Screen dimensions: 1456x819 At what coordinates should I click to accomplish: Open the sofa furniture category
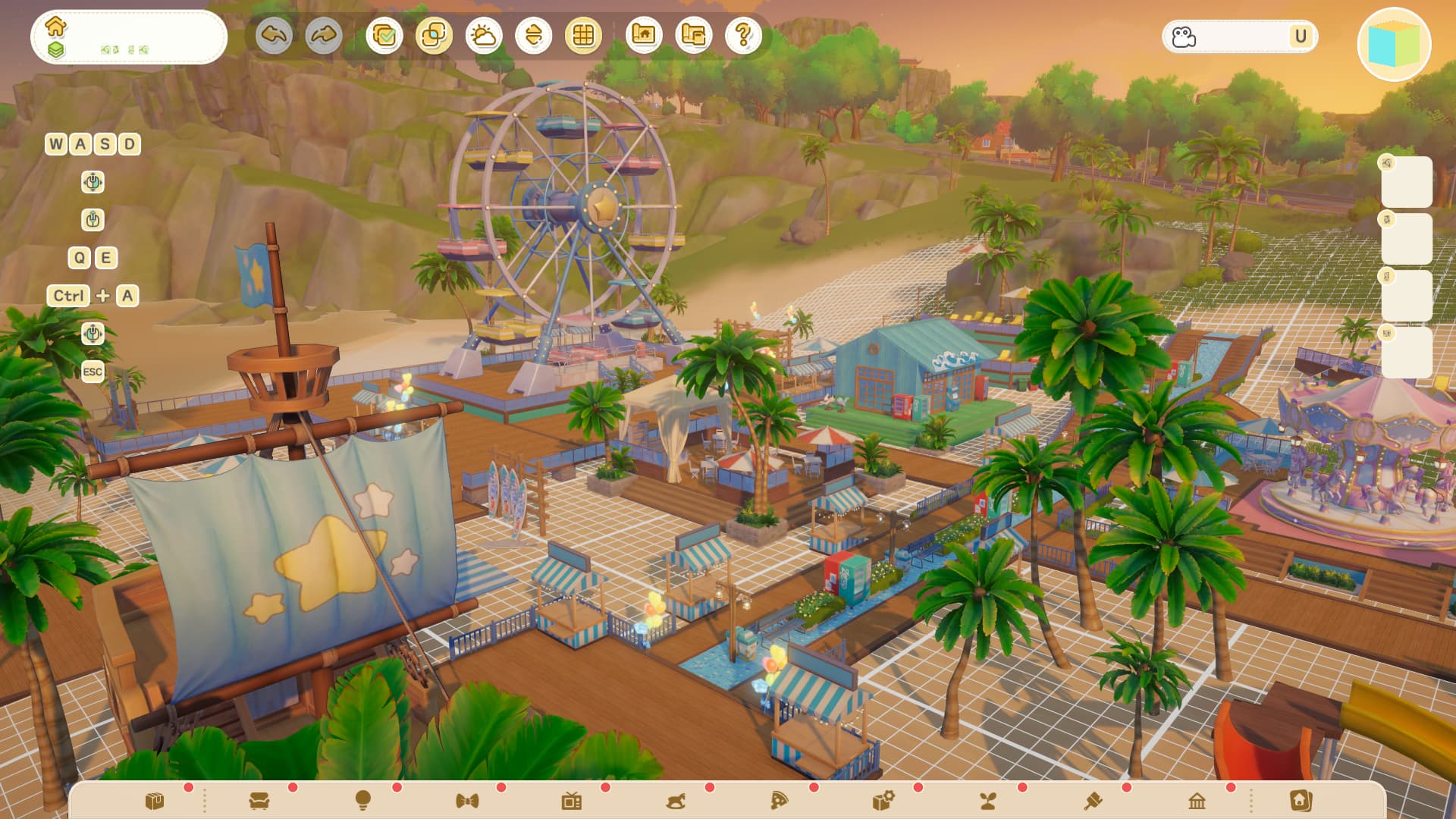(259, 801)
